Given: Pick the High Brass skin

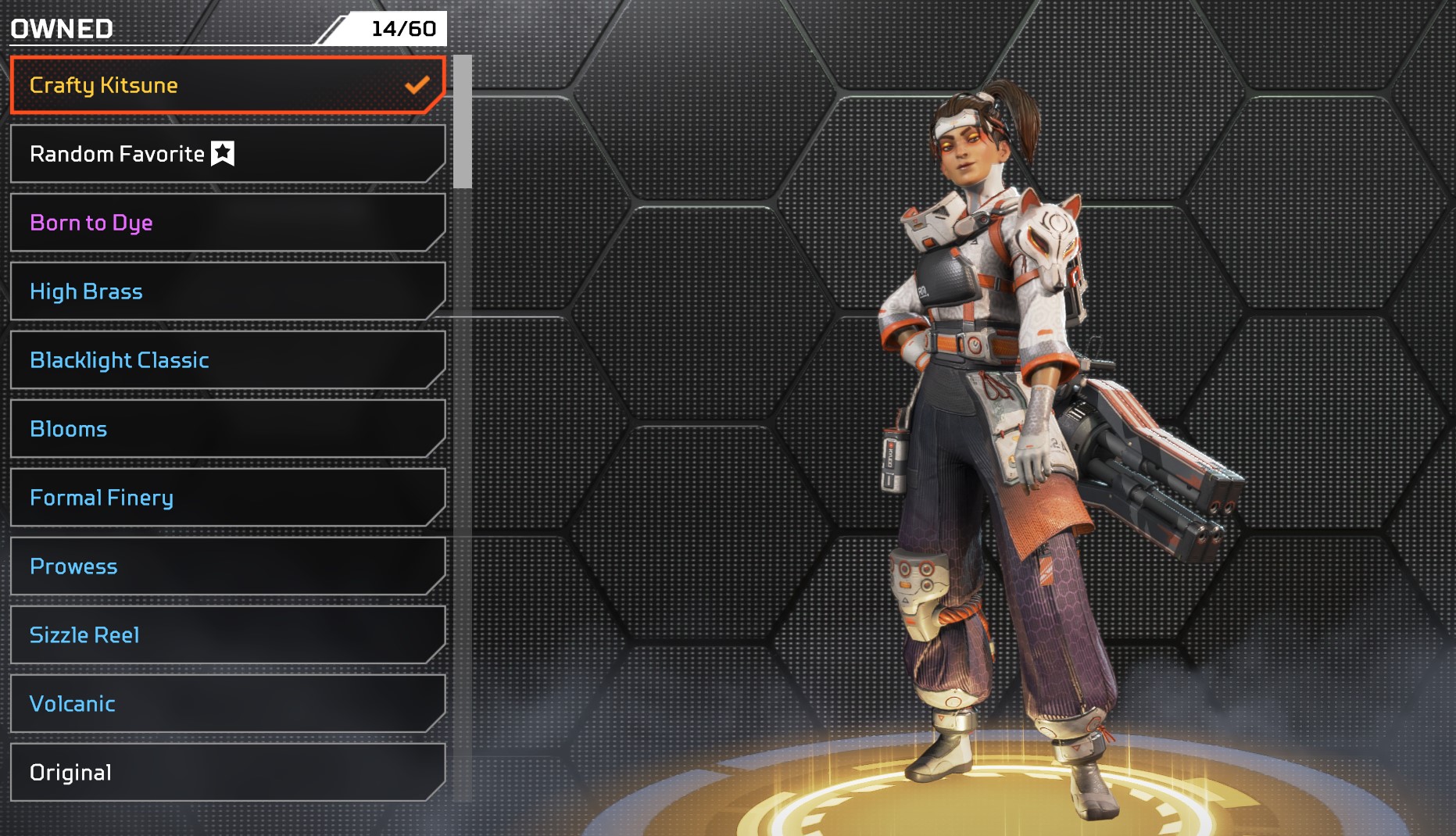Looking at the screenshot, I should coord(227,291).
